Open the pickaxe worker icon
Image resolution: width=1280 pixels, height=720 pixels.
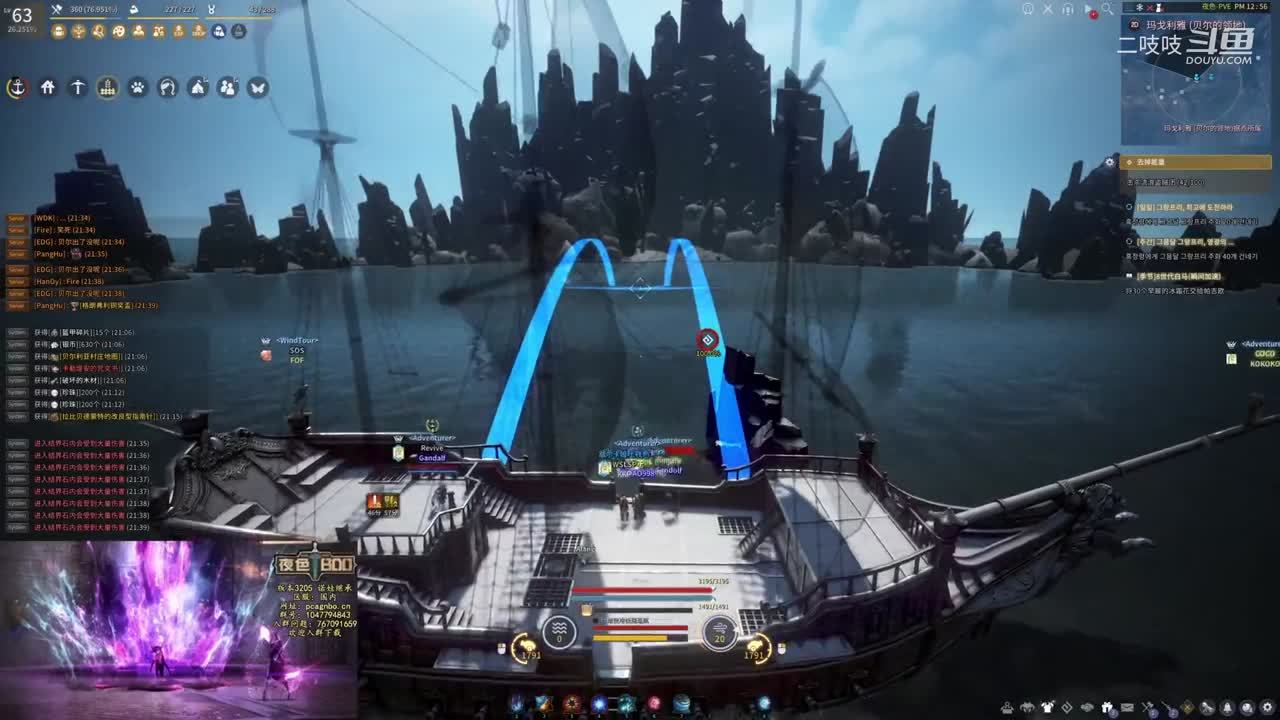tap(77, 87)
